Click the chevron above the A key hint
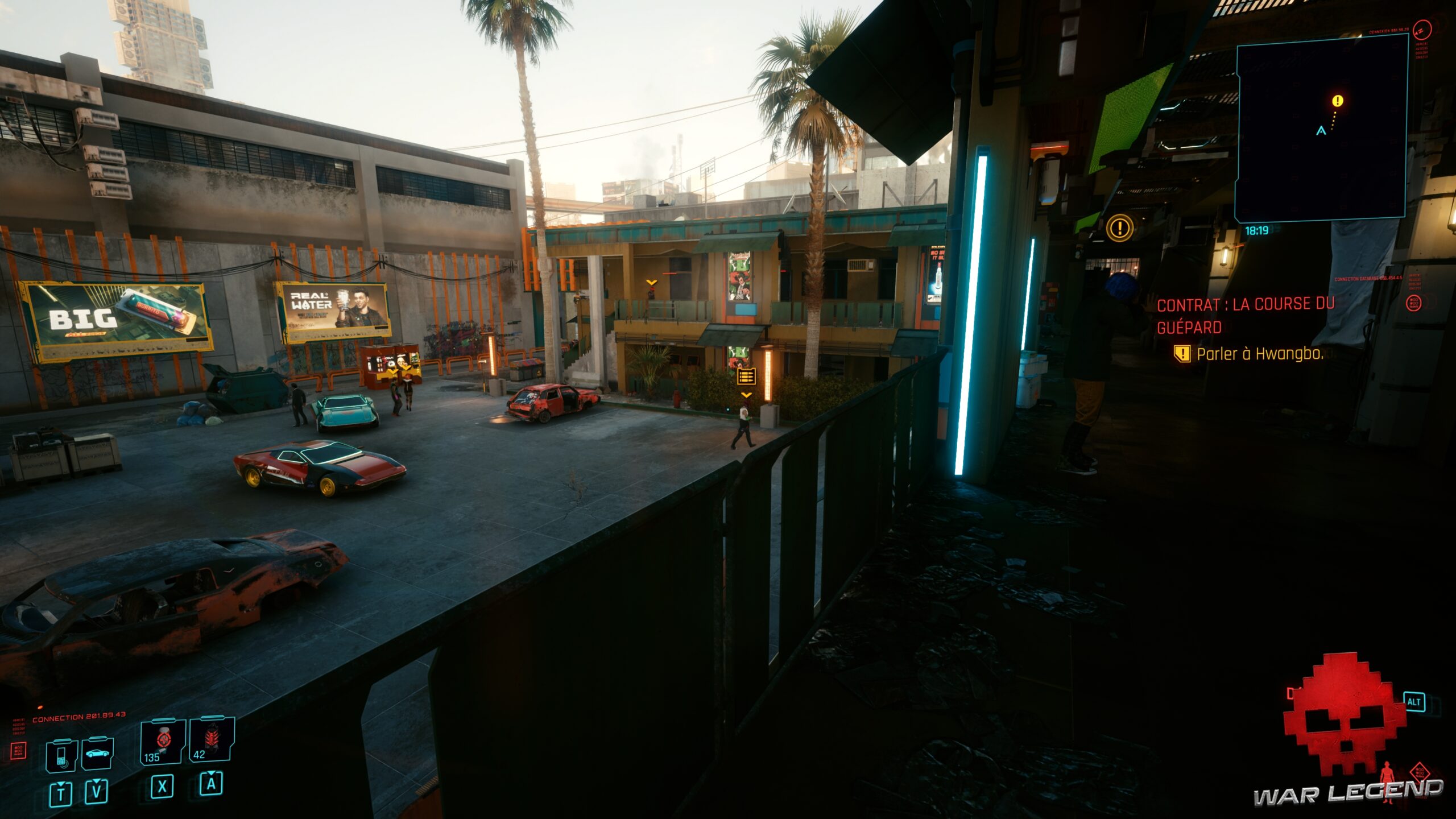The image size is (1456, 819). 212,773
